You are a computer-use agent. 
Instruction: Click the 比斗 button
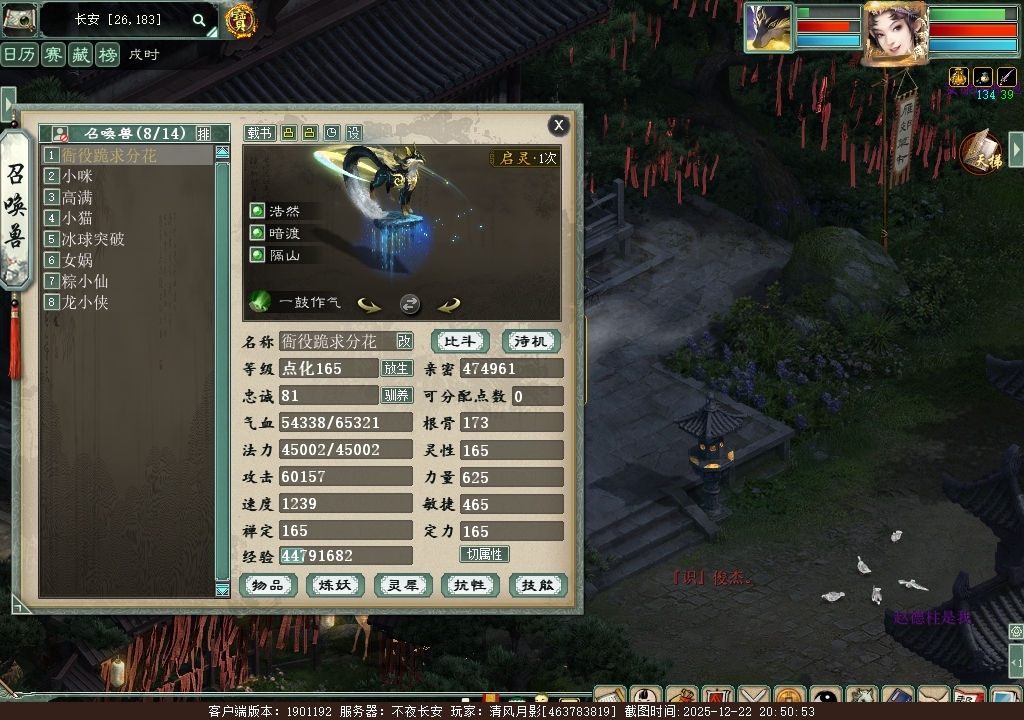460,341
